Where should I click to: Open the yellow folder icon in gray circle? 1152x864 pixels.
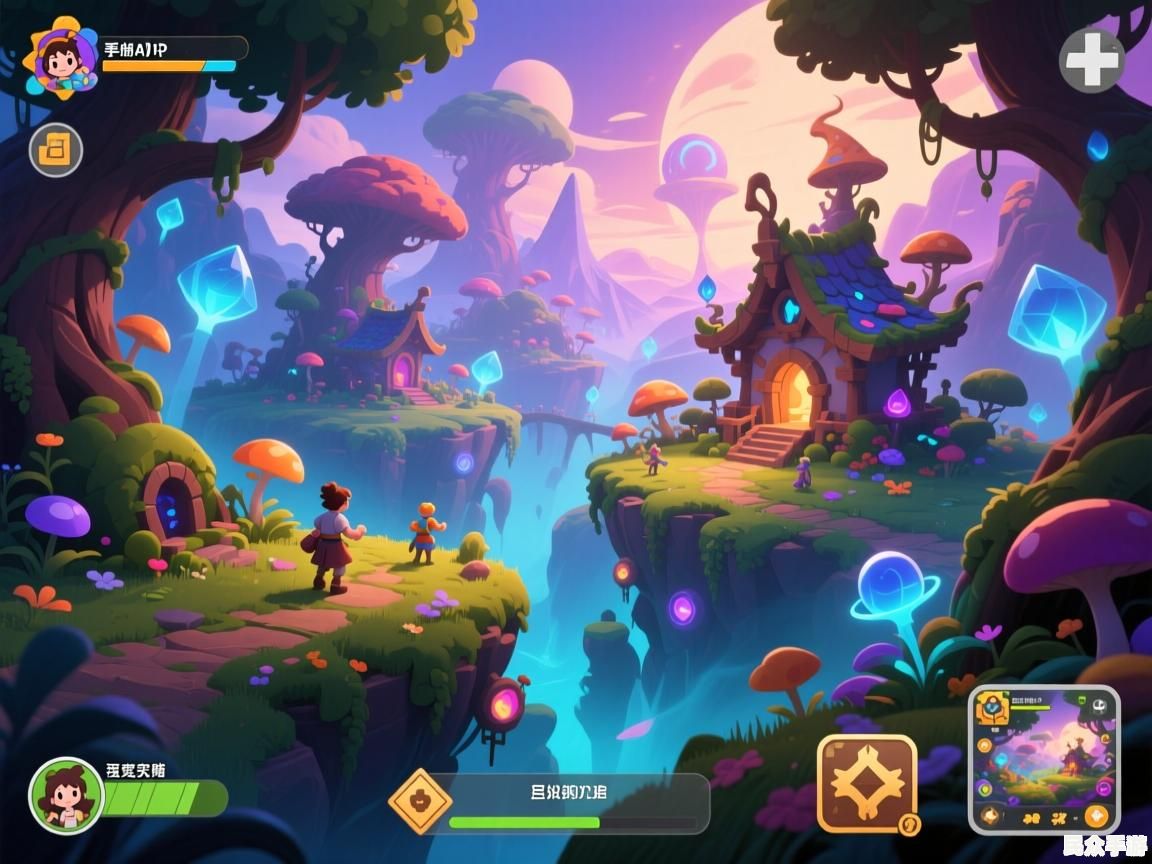tap(55, 150)
